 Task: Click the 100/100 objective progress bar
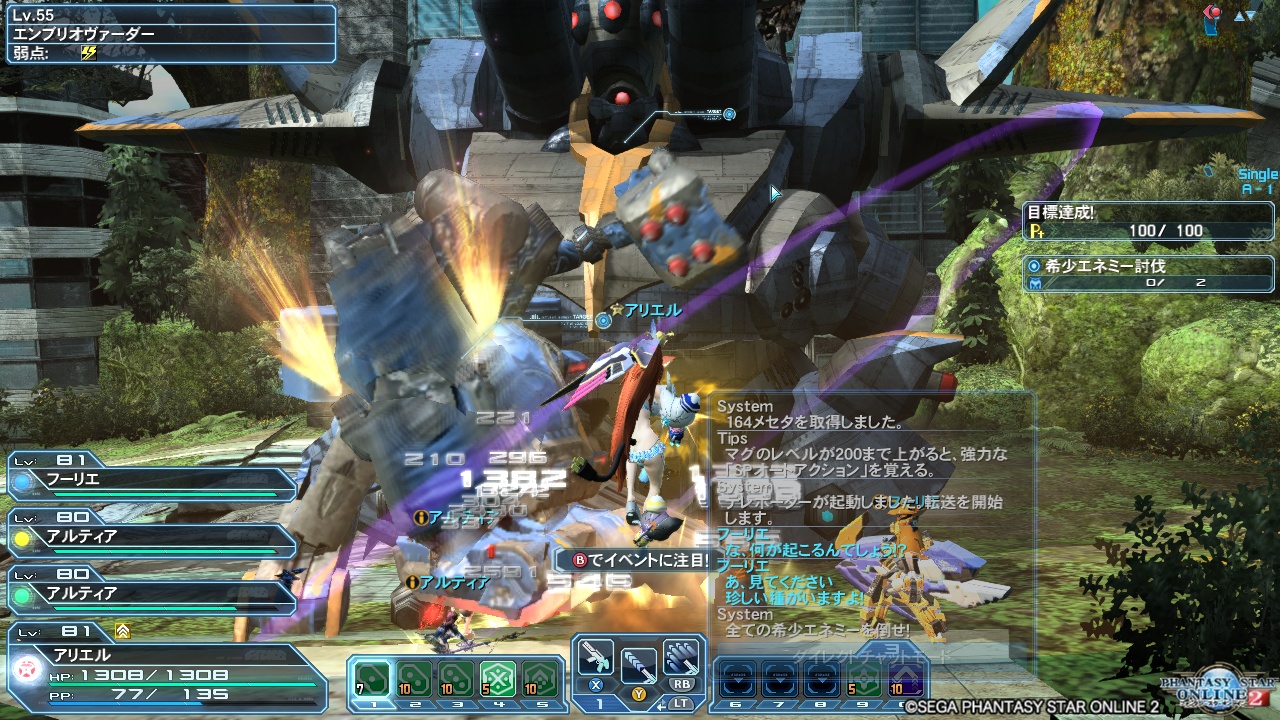coord(1148,232)
